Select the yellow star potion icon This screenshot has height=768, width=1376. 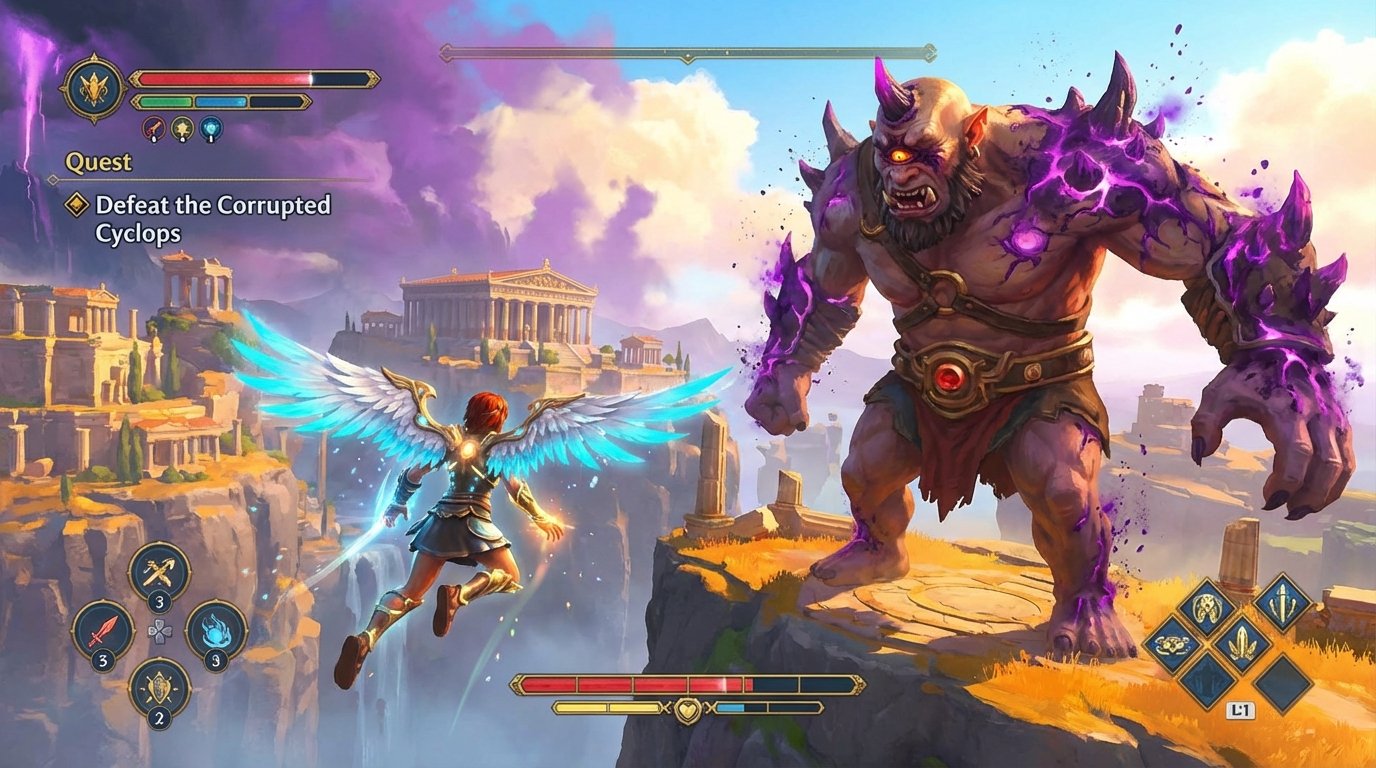click(181, 128)
